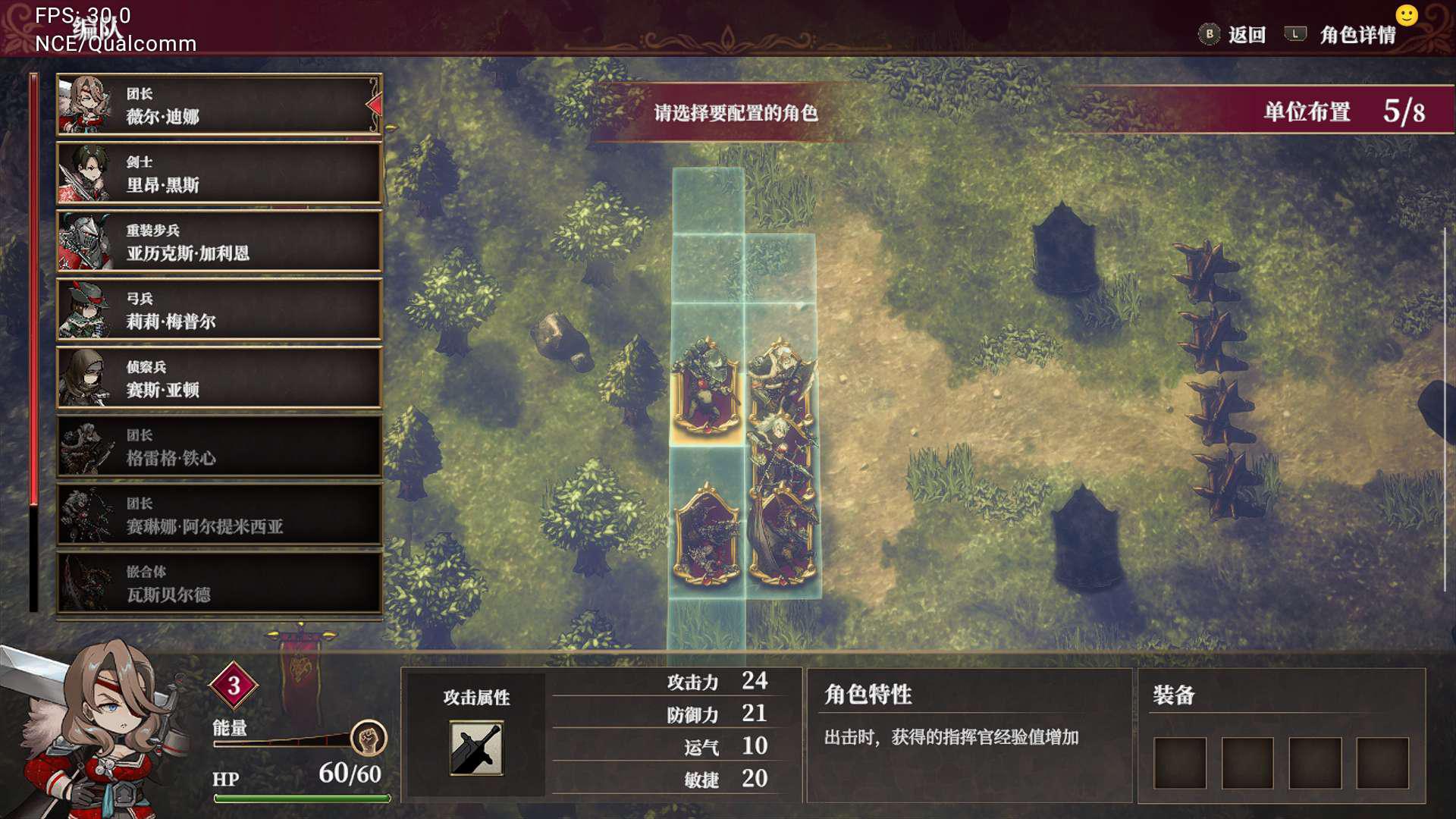1456x819 pixels.
Task: Select chimera unit 瓦斯贝尔德
Action: (218, 583)
